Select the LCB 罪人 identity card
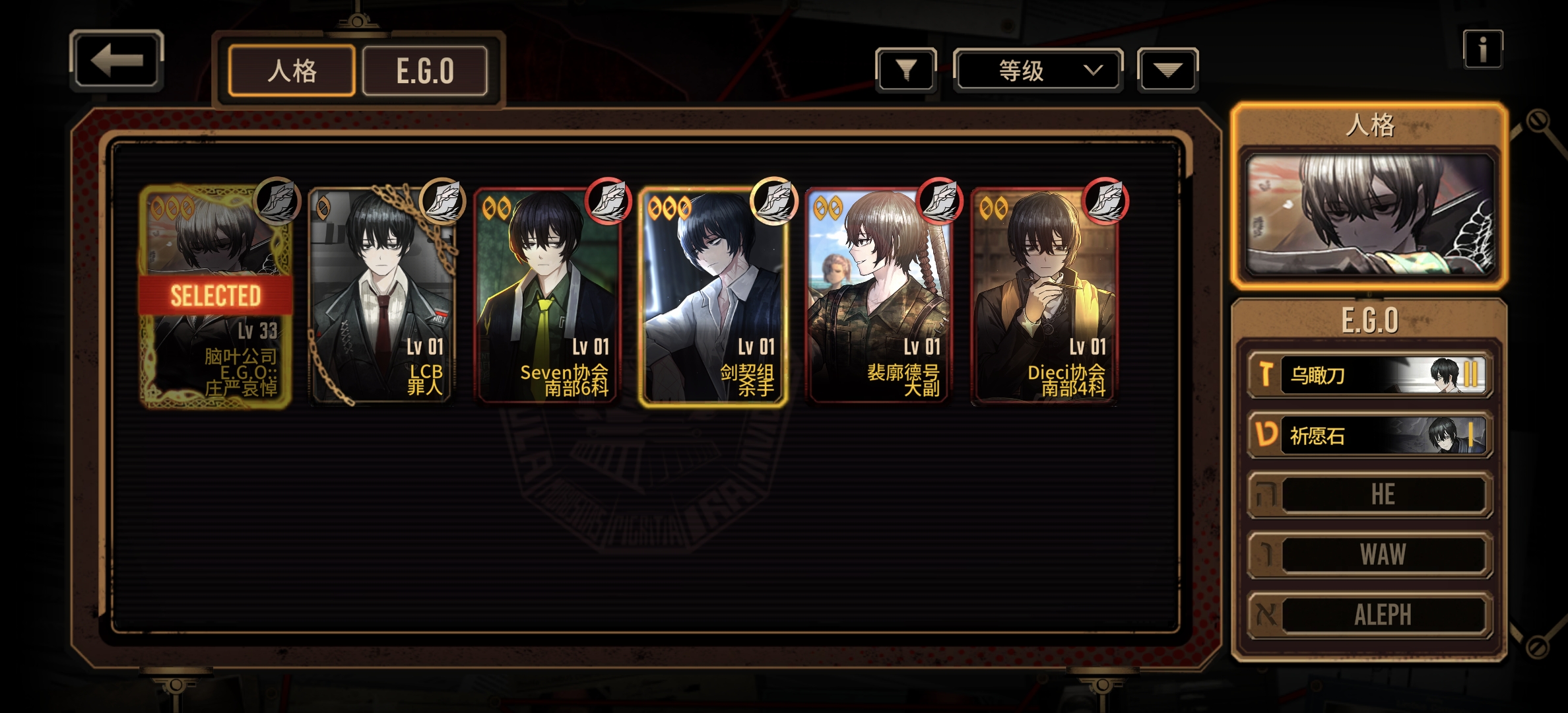Image resolution: width=1568 pixels, height=713 pixels. (381, 296)
